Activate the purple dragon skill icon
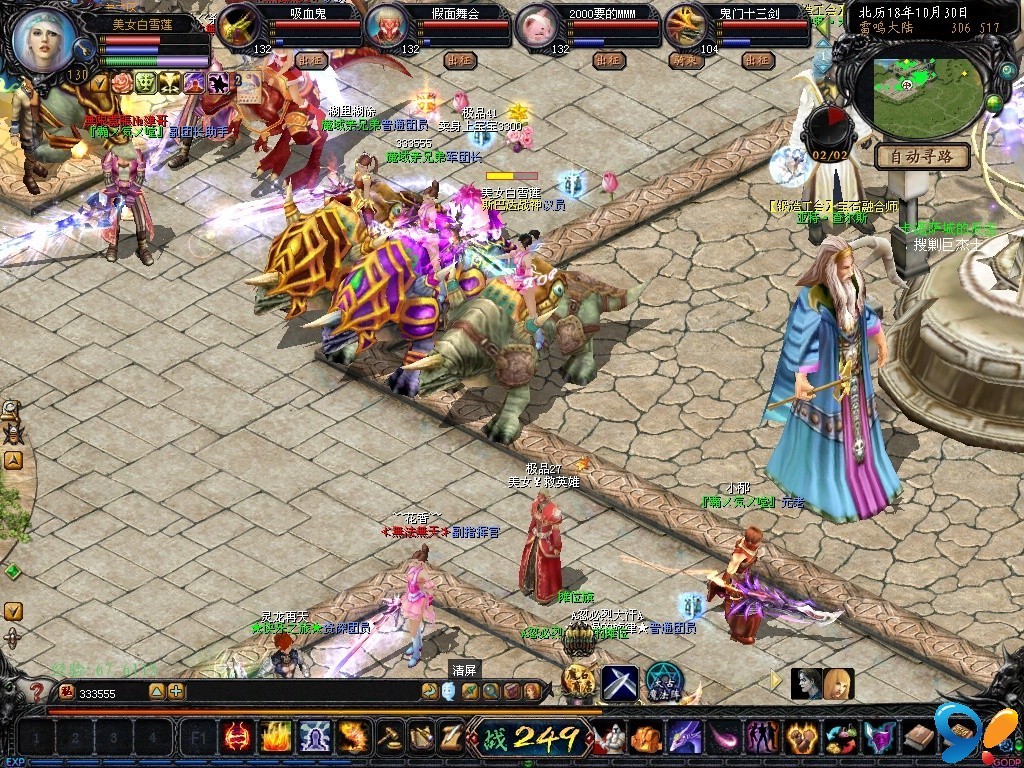The height and width of the screenshot is (768, 1024). (685, 738)
